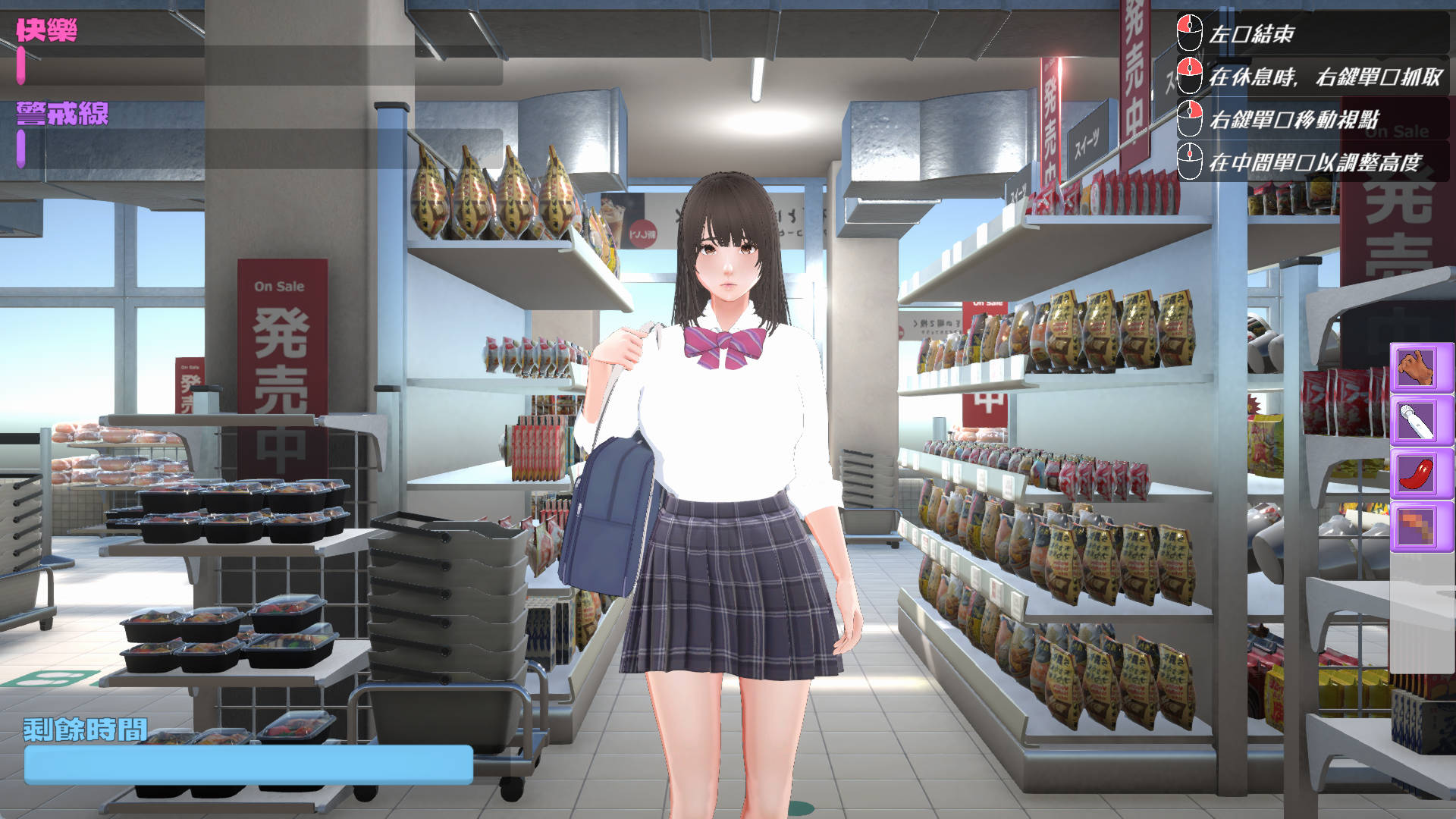The width and height of the screenshot is (1456, 819).
Task: Select the pixelated item icon
Action: pos(1417,526)
